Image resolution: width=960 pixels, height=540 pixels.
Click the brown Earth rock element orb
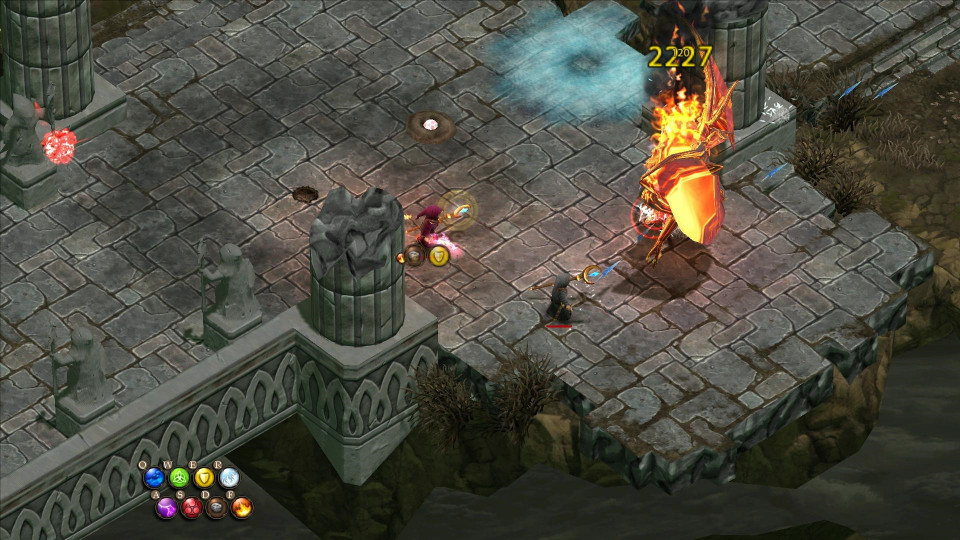coord(216,508)
